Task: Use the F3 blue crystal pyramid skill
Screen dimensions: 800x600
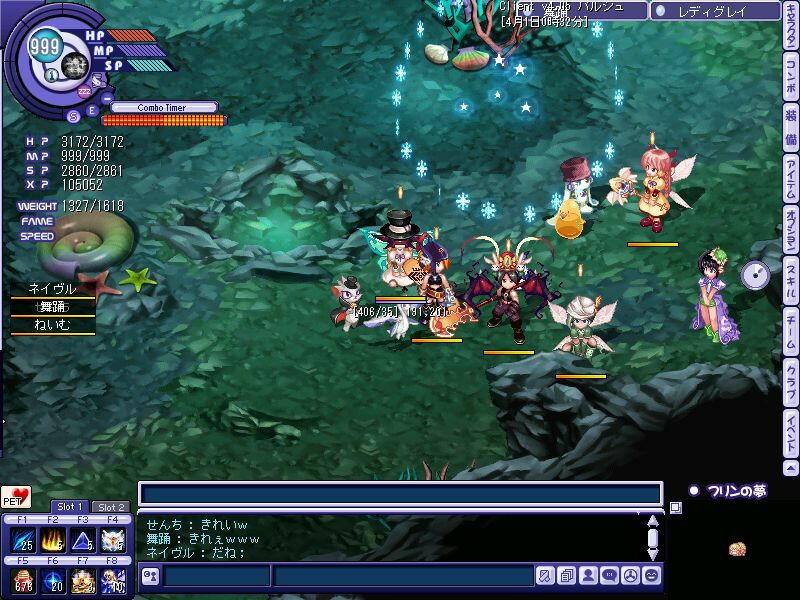Action: coord(83,540)
